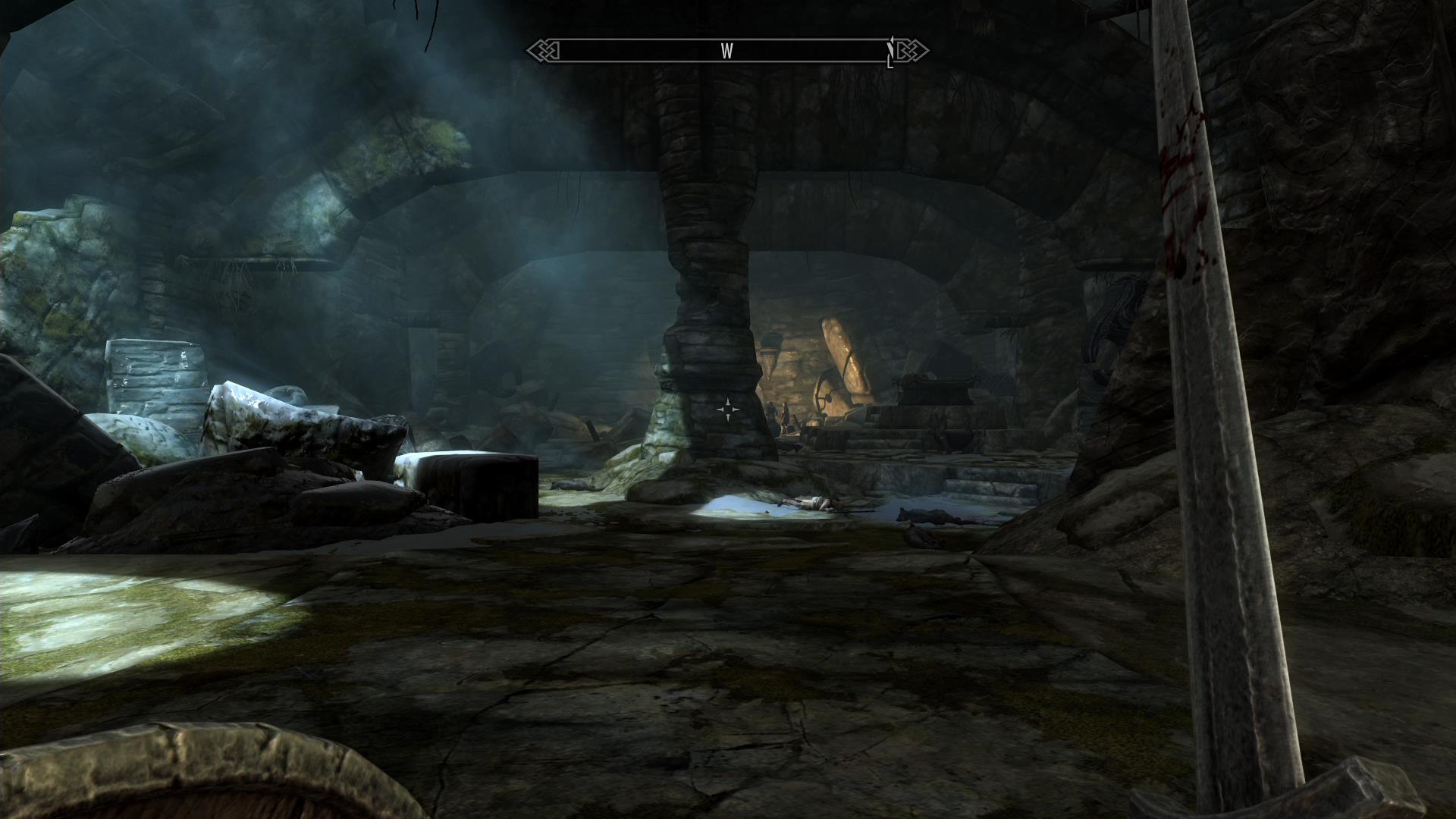Select the quest marker on the compass edge

pos(891,52)
